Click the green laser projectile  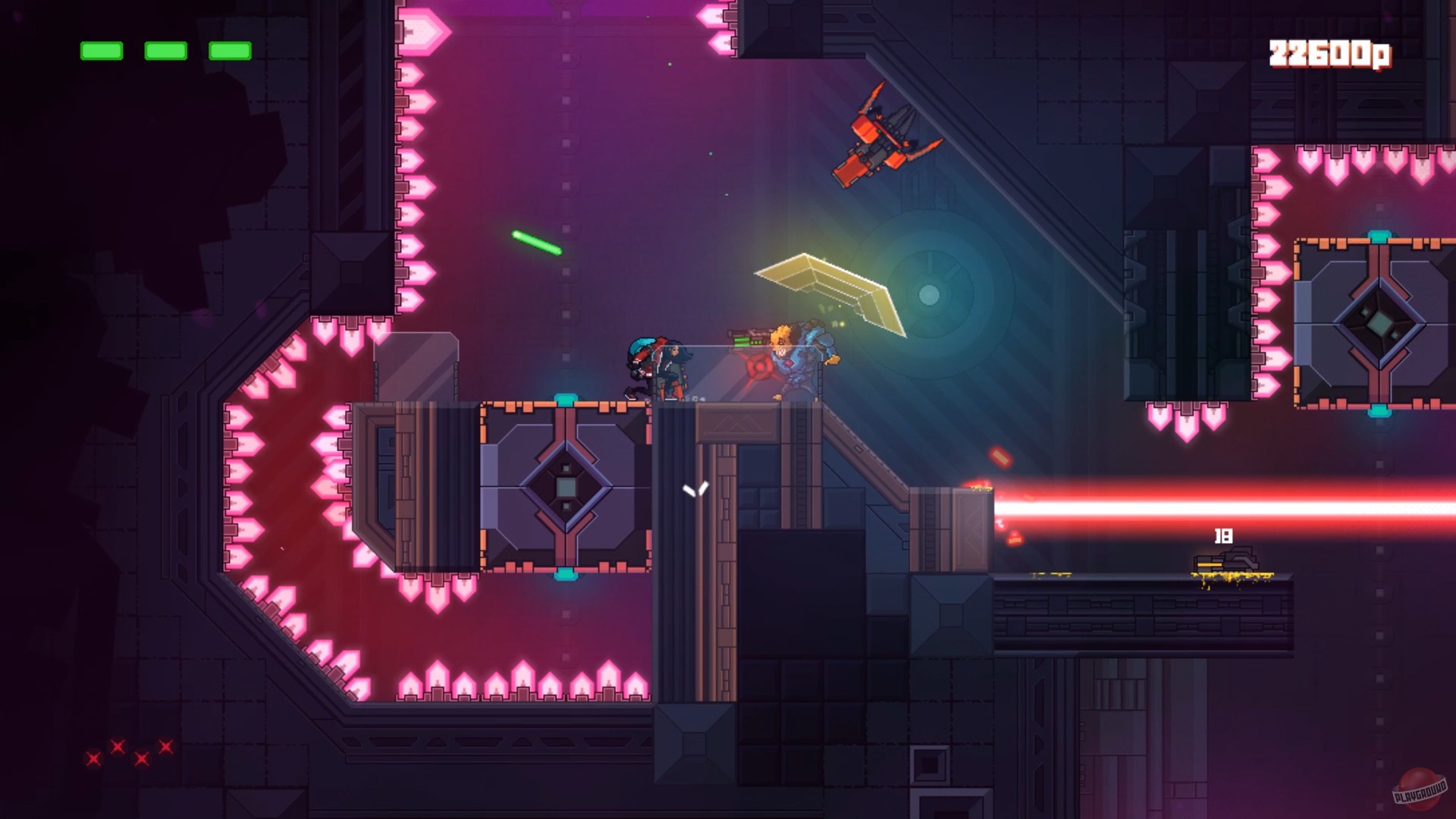[538, 243]
